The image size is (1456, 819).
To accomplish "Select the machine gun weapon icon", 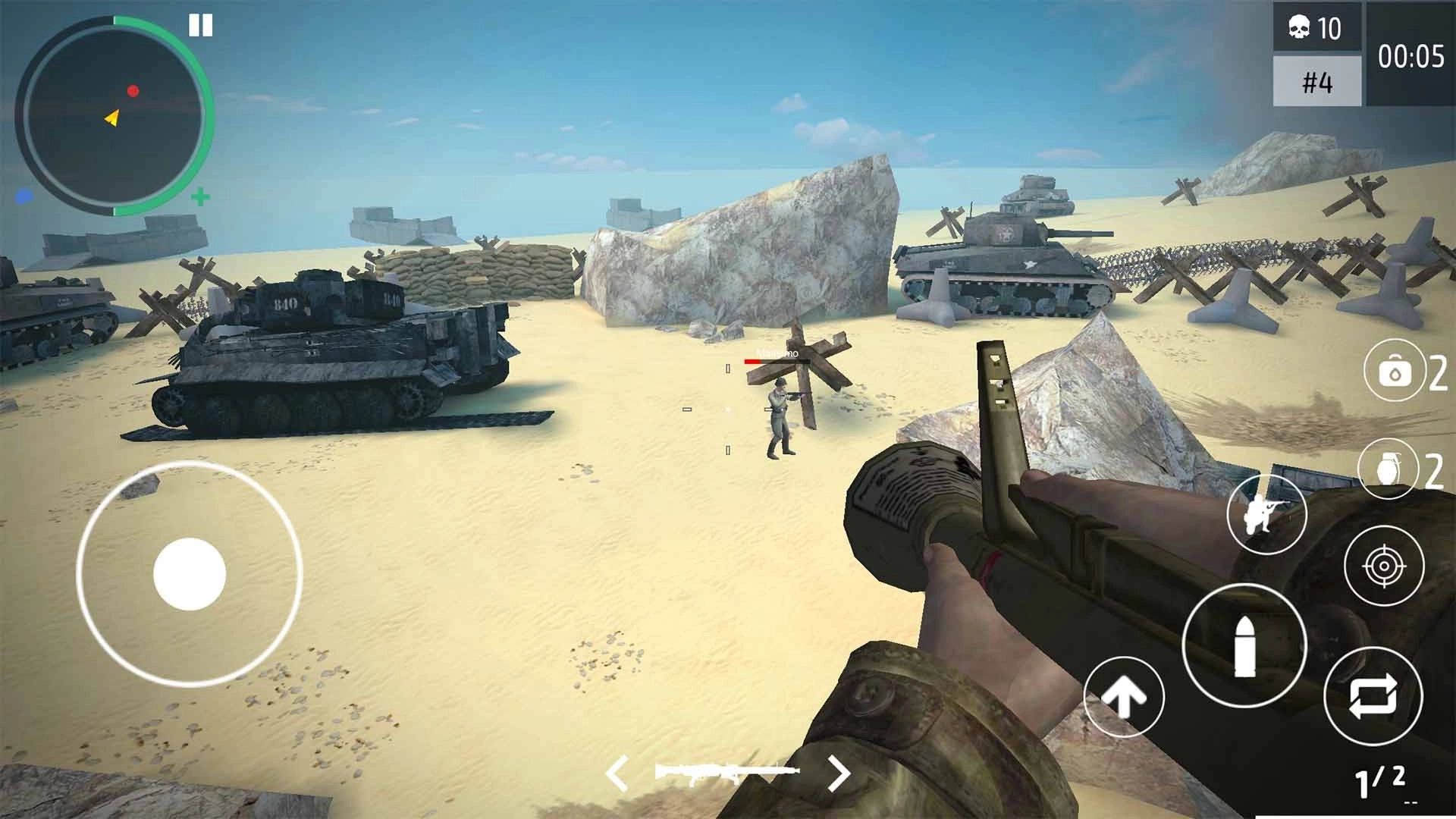I will point(726,772).
